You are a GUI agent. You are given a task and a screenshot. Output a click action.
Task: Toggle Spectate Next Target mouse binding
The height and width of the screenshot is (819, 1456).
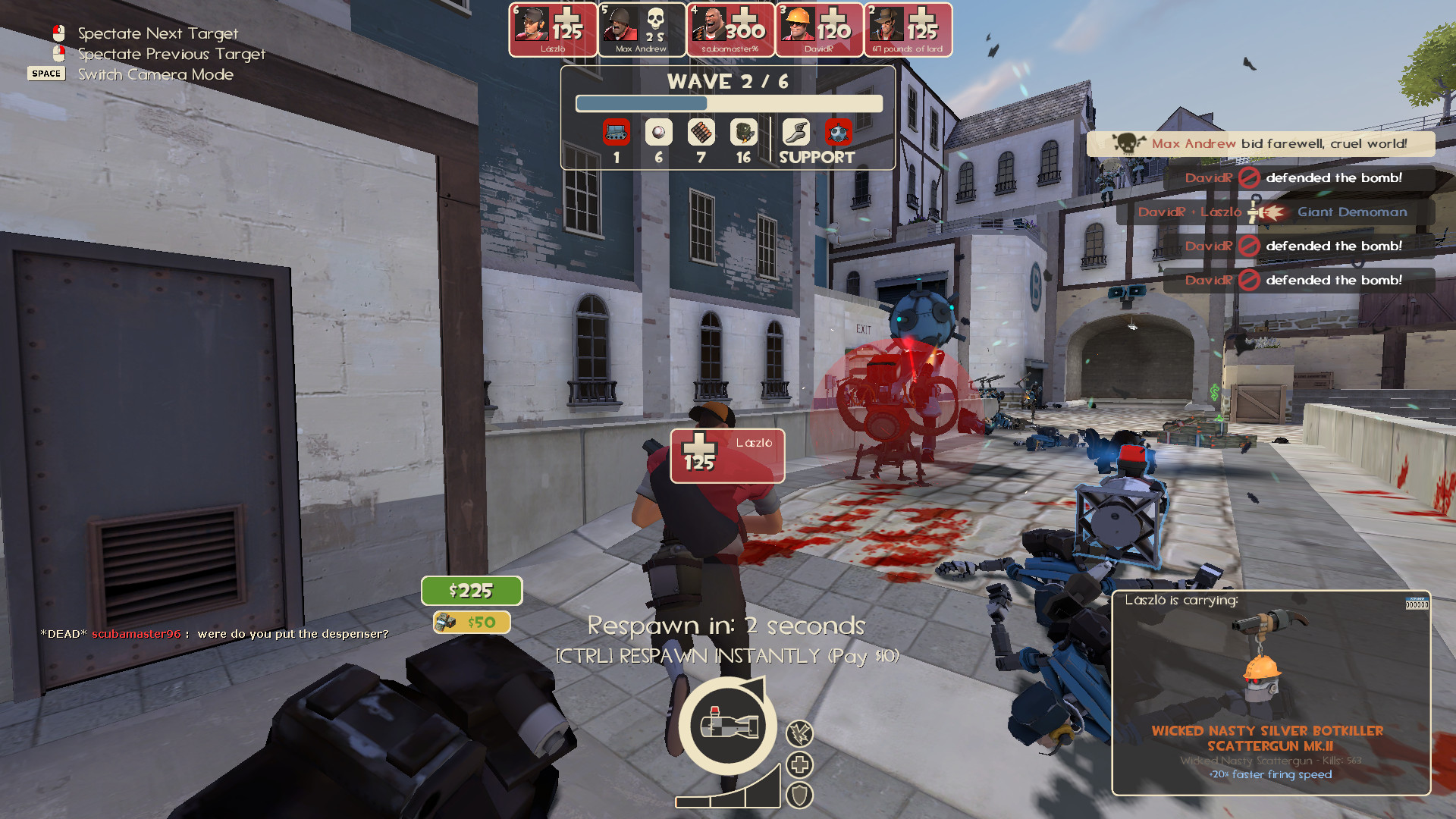tap(58, 32)
